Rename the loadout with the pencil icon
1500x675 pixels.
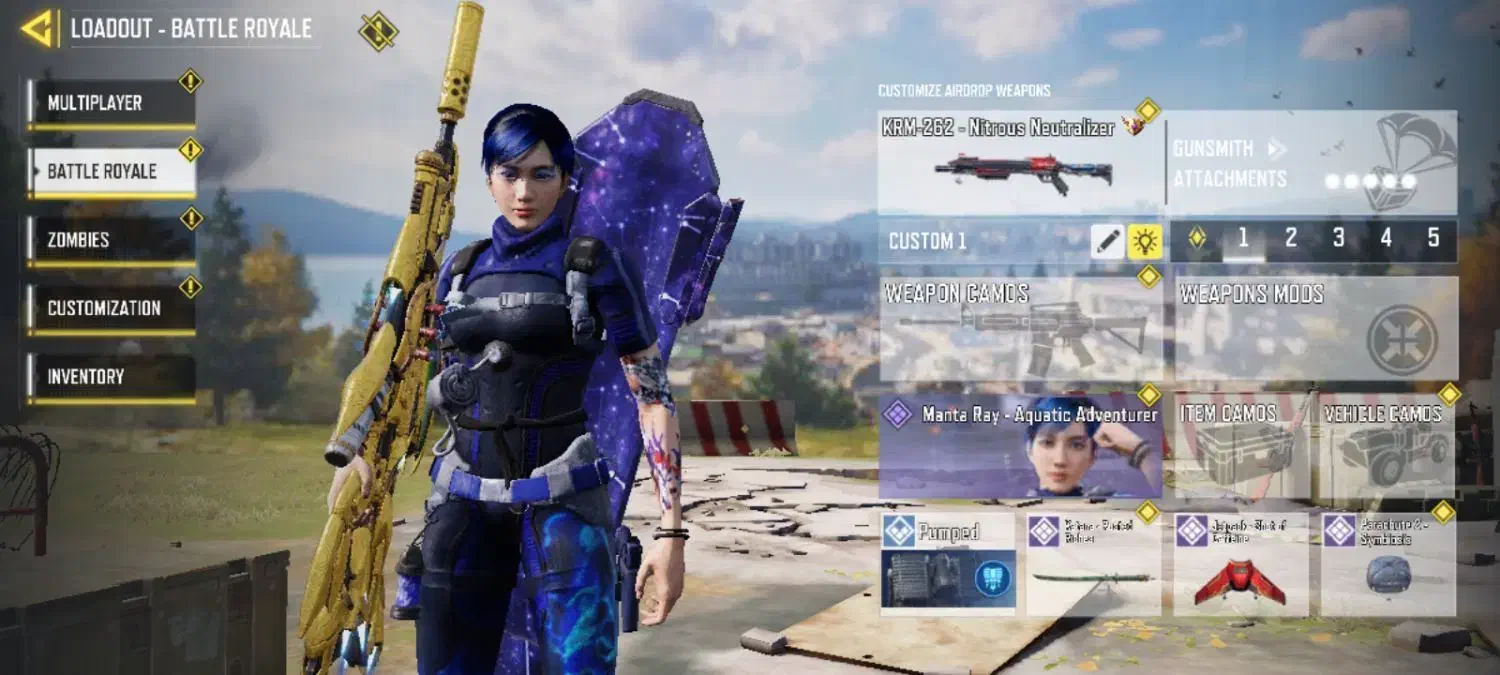[1107, 241]
